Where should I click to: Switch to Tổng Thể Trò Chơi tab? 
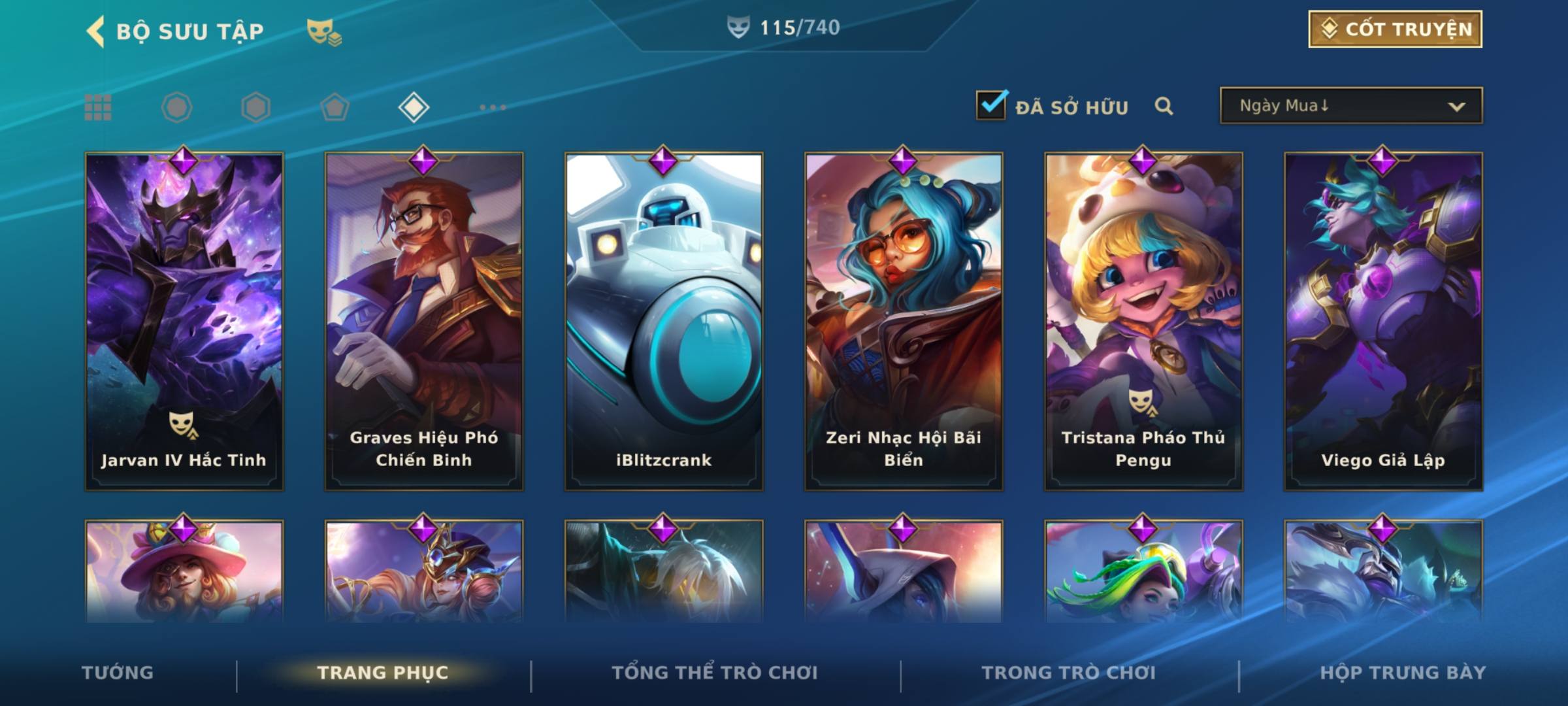[x=715, y=673]
